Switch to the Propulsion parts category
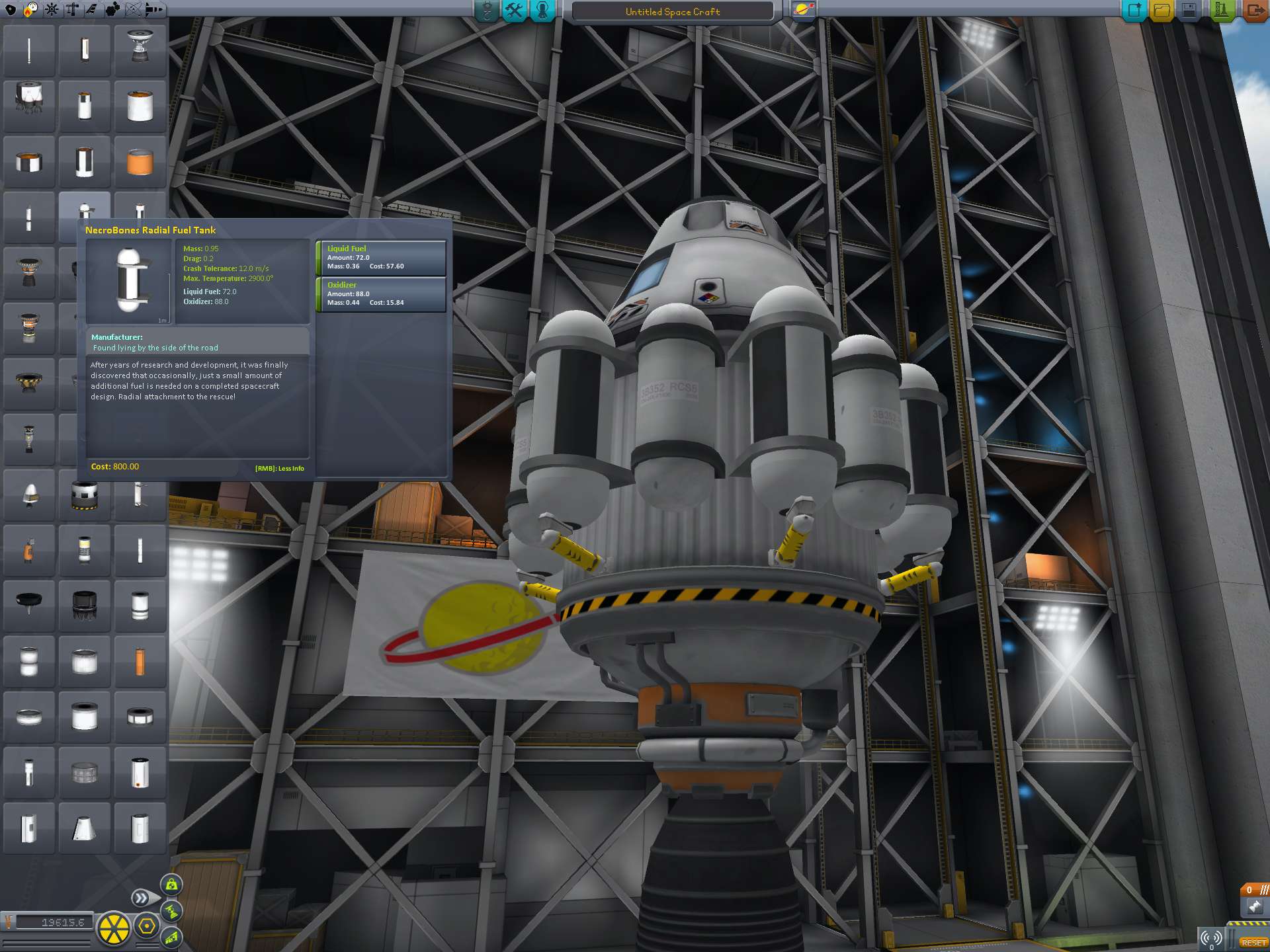 (30, 9)
